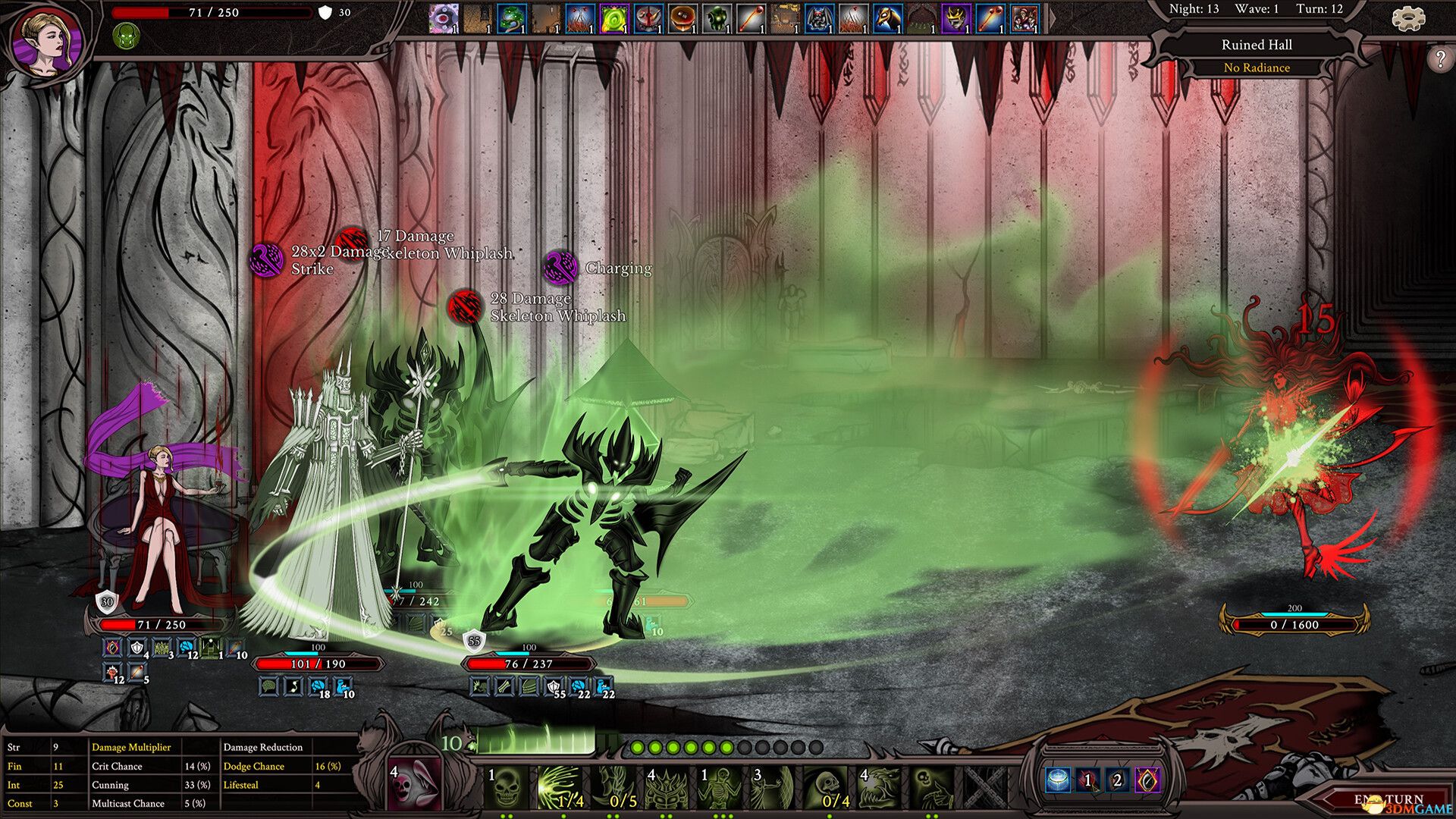Select the hooded skull ability showing 0/4
Screen dimensions: 1456x819
point(827,787)
